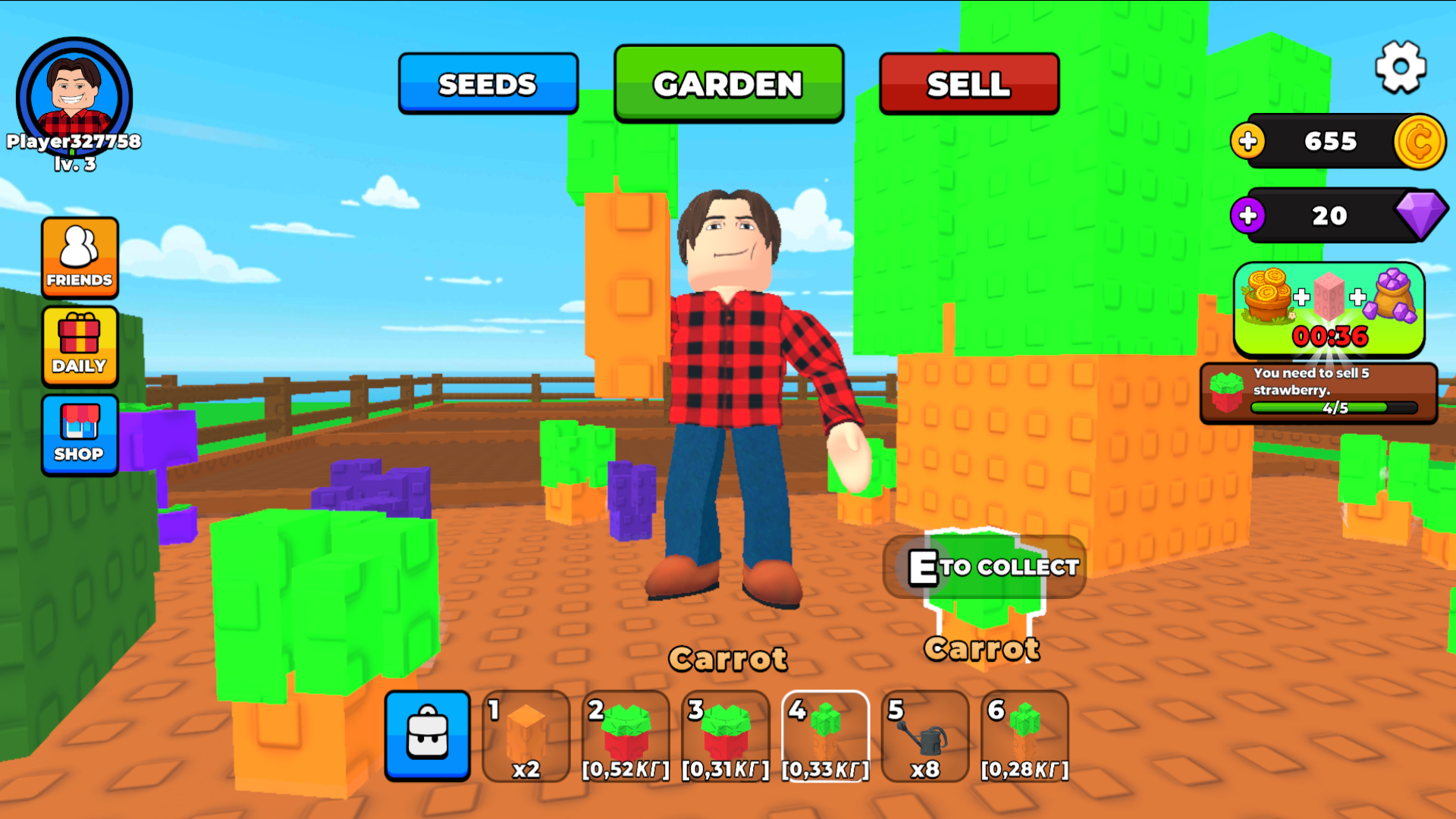The width and height of the screenshot is (1456, 819).
Task: Select the strawberry in slot 2
Action: point(626,736)
